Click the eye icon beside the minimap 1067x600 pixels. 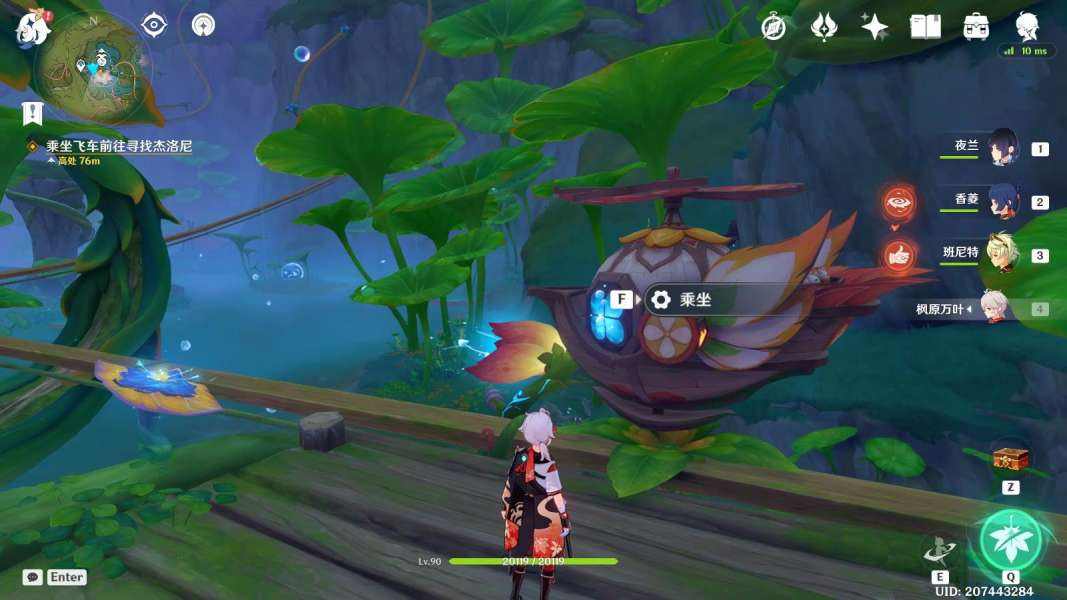pyautogui.click(x=154, y=25)
